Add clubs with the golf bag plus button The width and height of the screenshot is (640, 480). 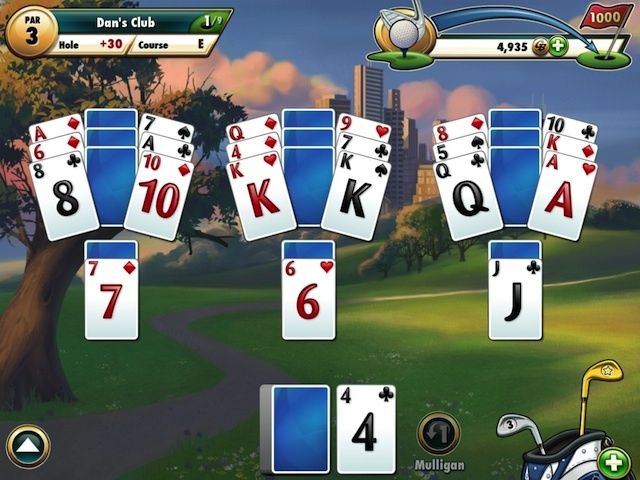tap(613, 462)
